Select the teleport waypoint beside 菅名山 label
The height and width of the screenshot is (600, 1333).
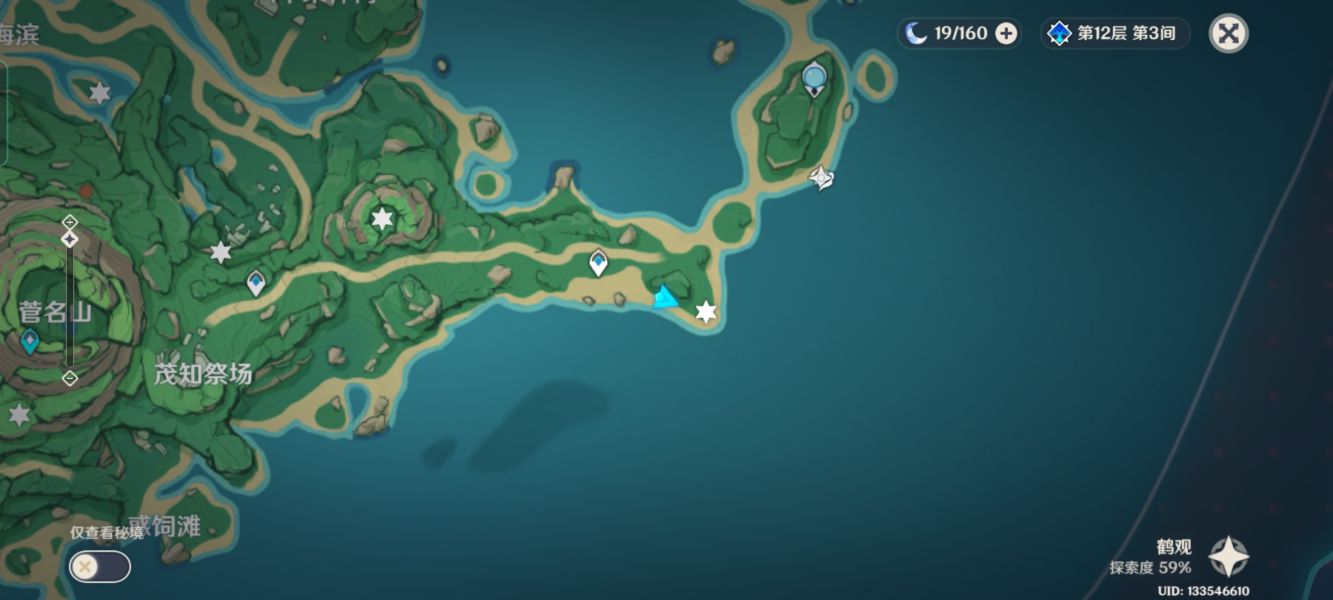pyautogui.click(x=30, y=342)
